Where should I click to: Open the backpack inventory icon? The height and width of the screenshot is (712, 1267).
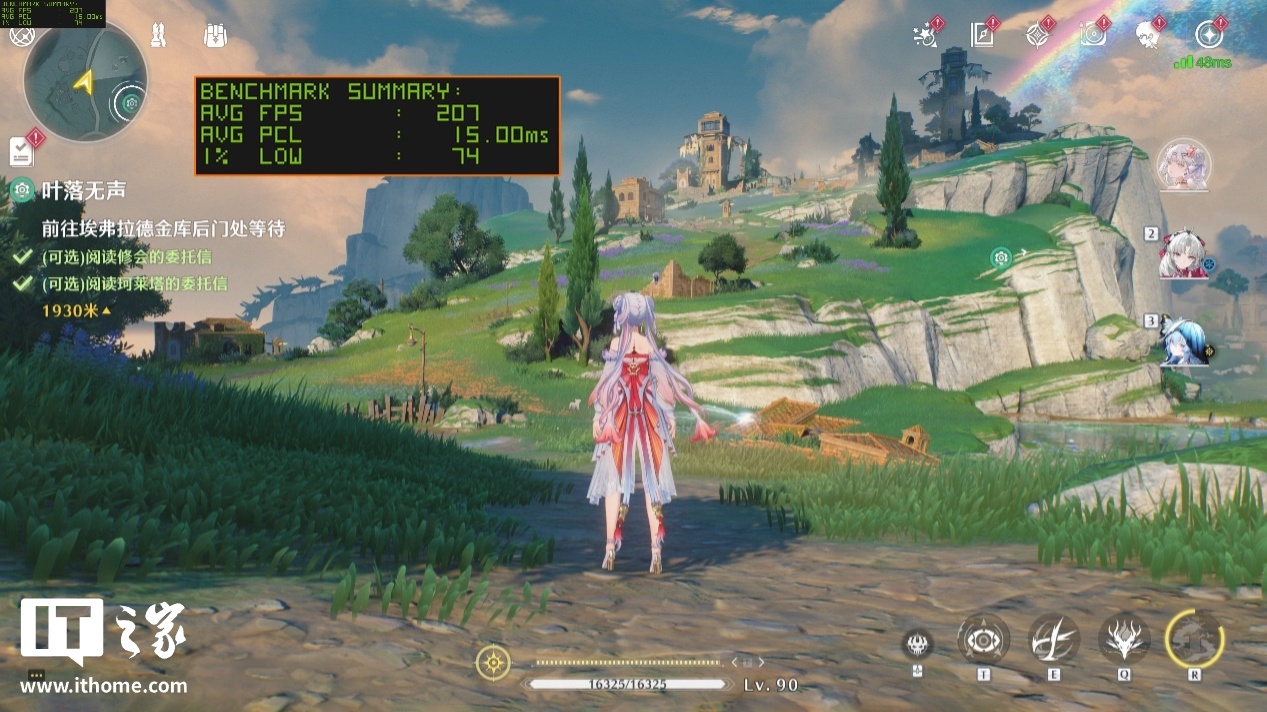click(x=214, y=35)
